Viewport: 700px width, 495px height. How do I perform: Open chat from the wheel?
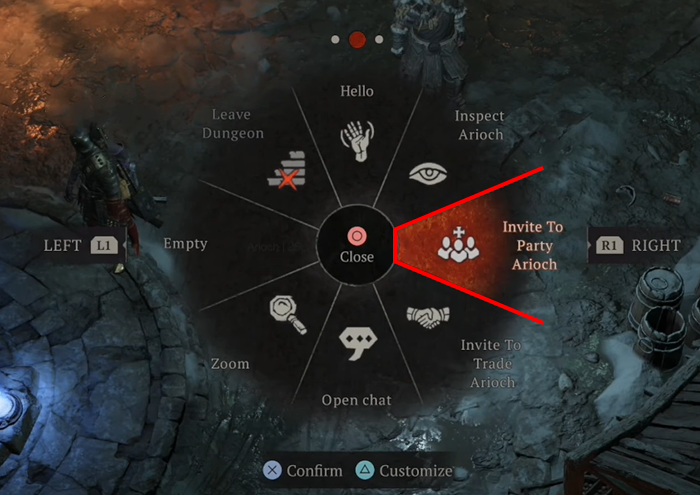[x=356, y=345]
